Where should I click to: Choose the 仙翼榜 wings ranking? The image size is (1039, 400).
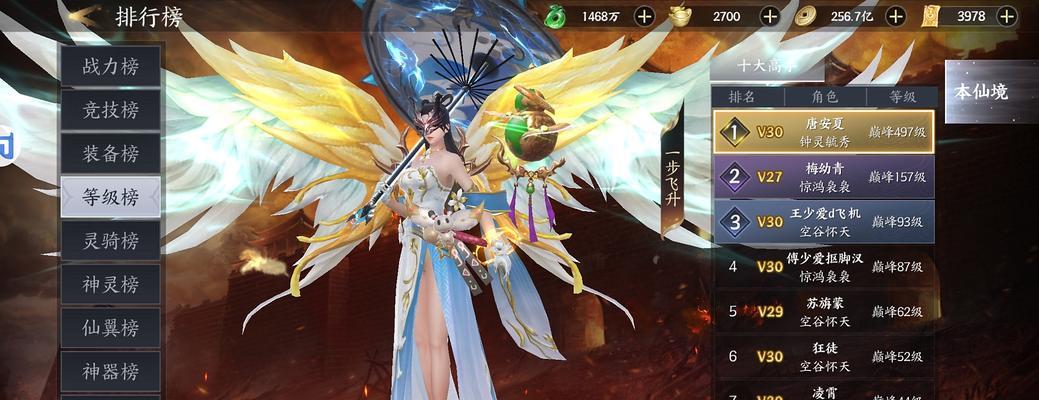pyautogui.click(x=110, y=328)
